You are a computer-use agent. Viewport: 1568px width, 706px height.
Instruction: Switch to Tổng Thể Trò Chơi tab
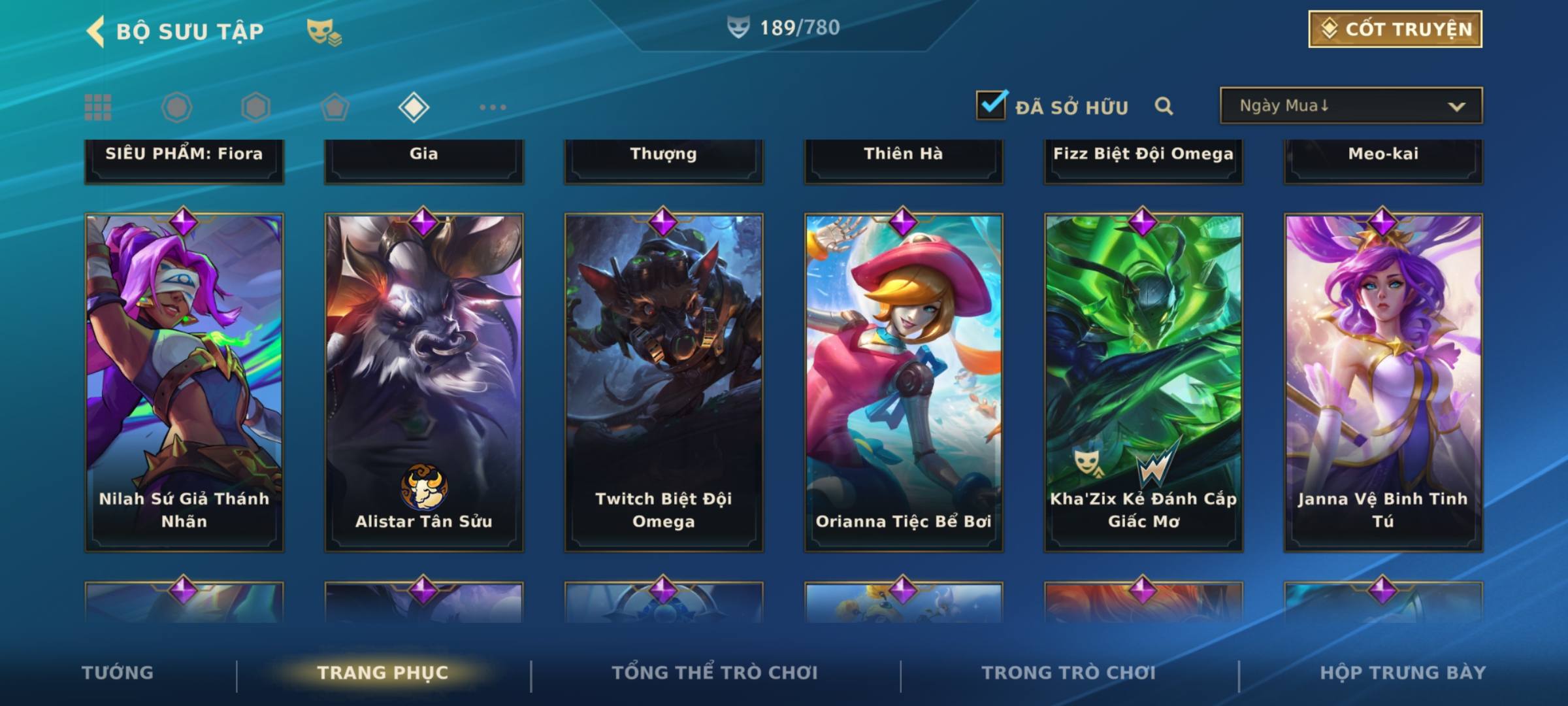click(715, 673)
